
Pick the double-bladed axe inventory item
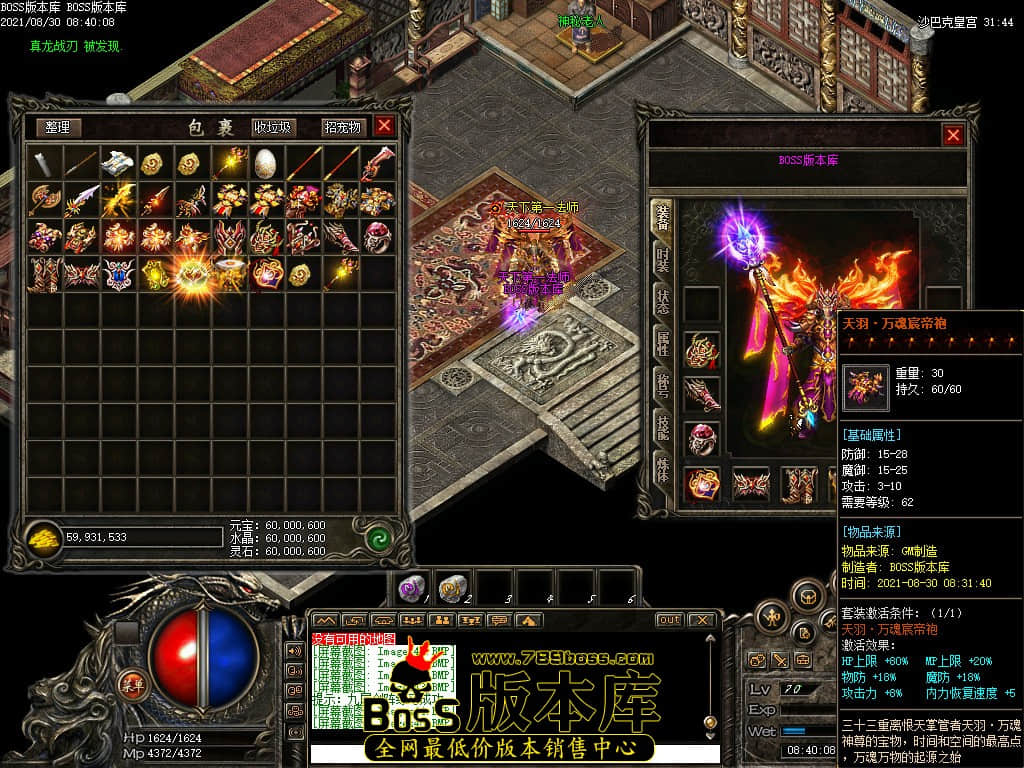click(45, 200)
